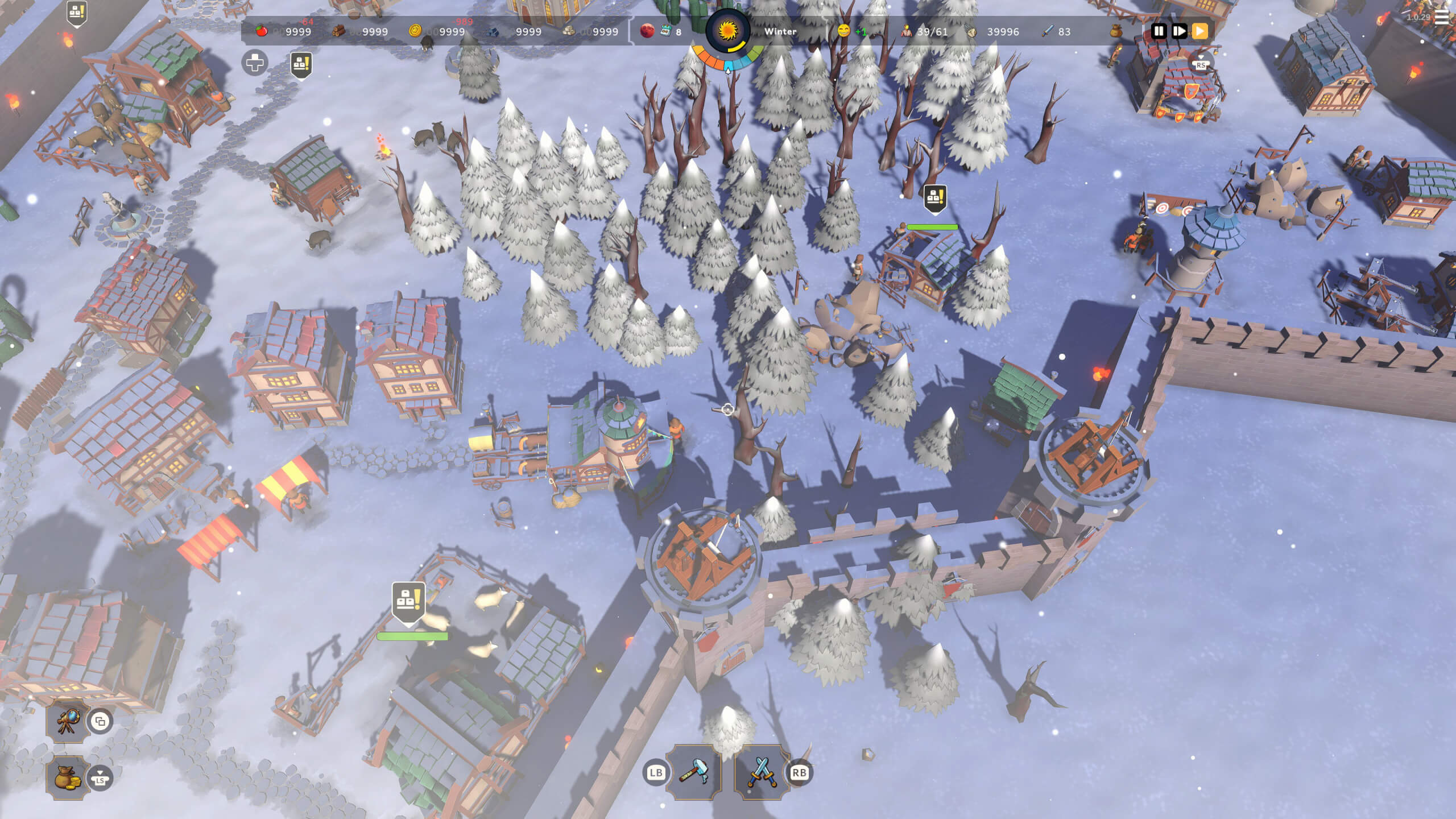Click the Winter season label
This screenshot has width=1456, height=819.
click(x=781, y=32)
